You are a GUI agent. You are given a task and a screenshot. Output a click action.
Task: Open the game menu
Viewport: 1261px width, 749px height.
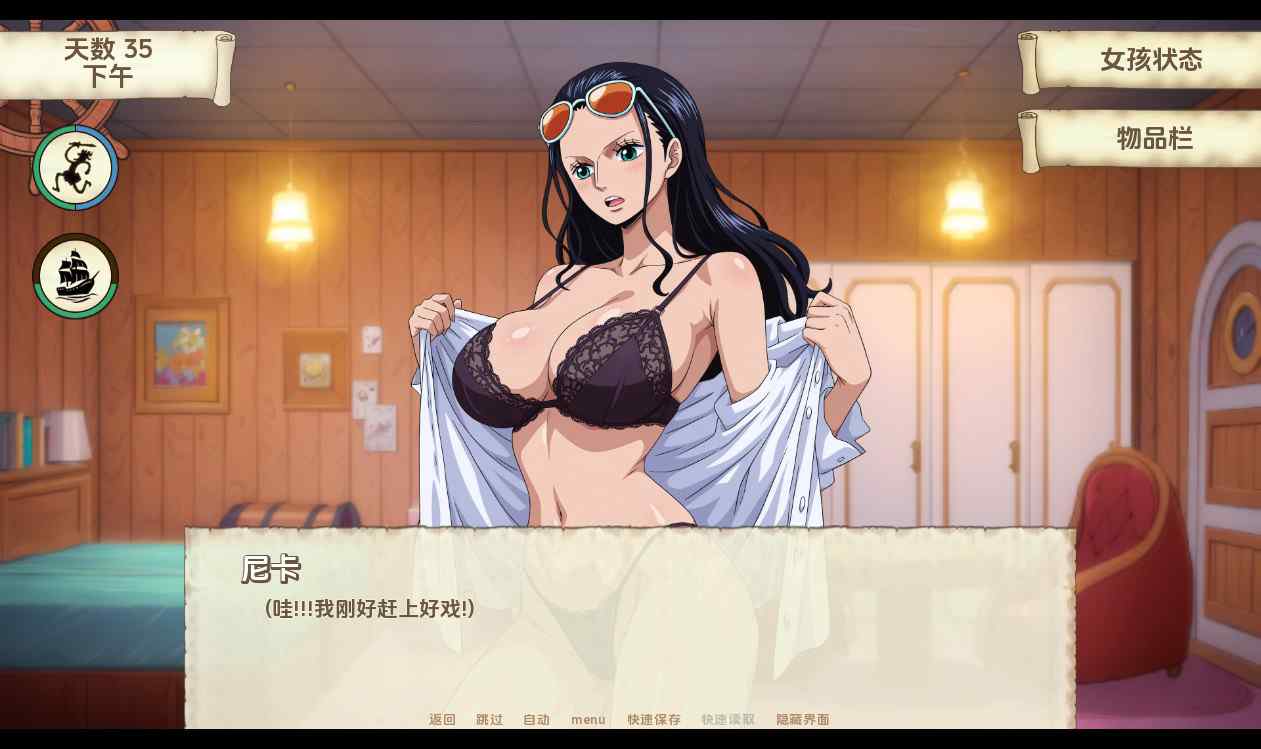pos(588,719)
